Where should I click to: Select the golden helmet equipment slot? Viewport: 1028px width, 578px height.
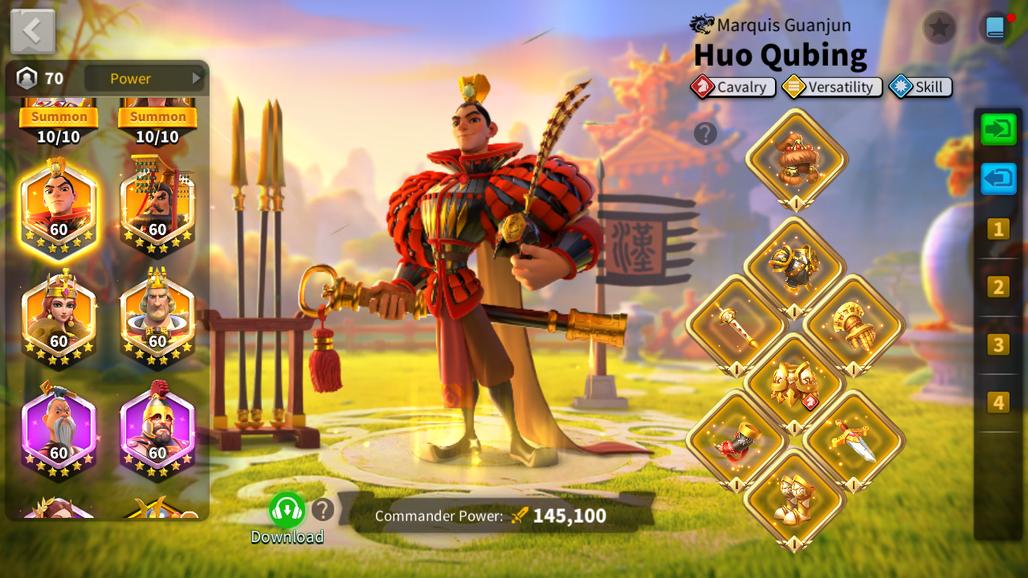click(796, 157)
